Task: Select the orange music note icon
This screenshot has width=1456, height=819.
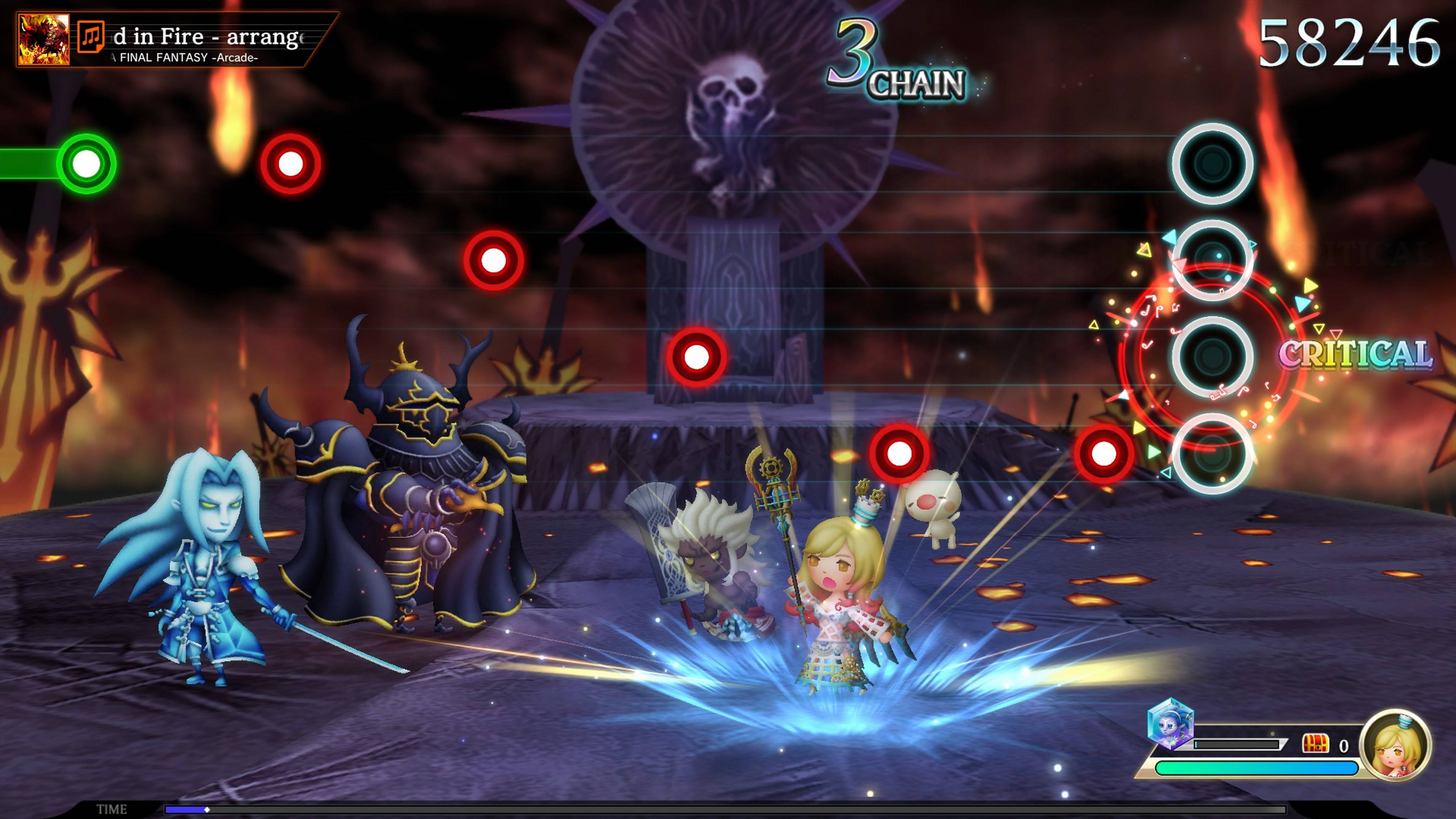Action: (x=91, y=37)
